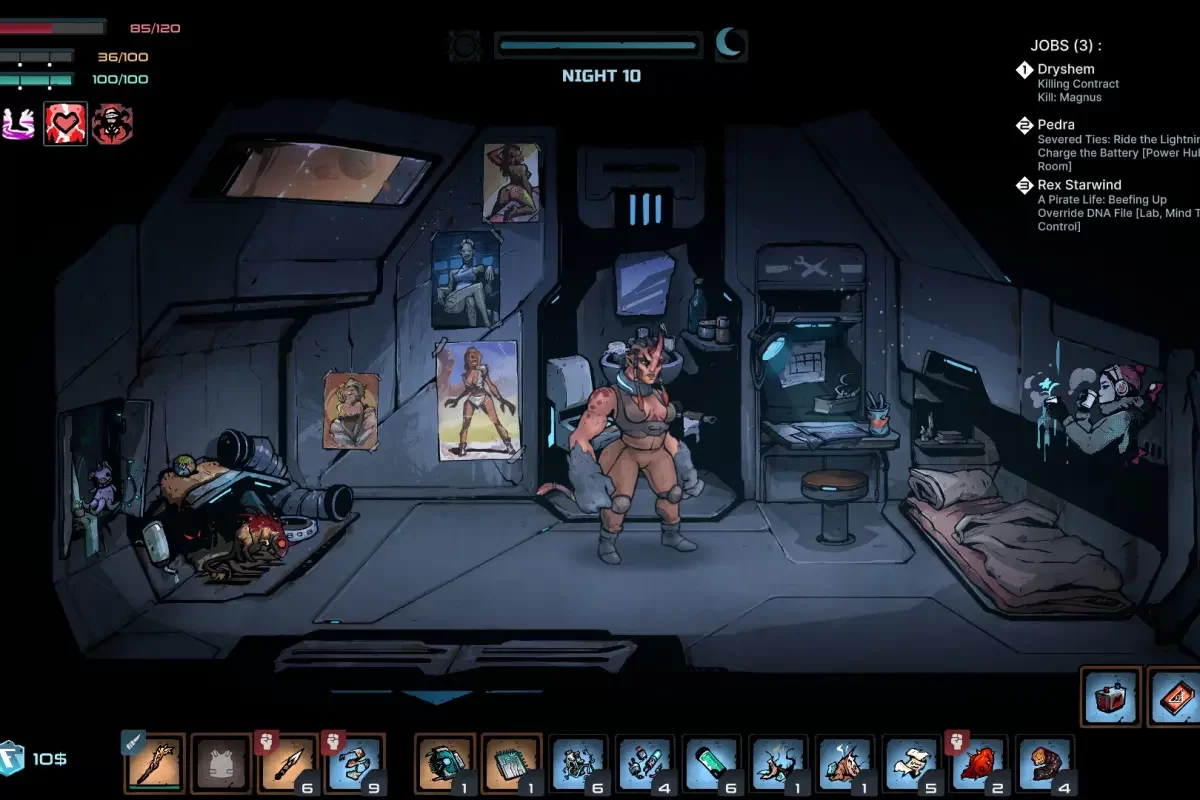1200x800 pixels.
Task: Click the empty armor vest slot
Action: pyautogui.click(x=221, y=765)
